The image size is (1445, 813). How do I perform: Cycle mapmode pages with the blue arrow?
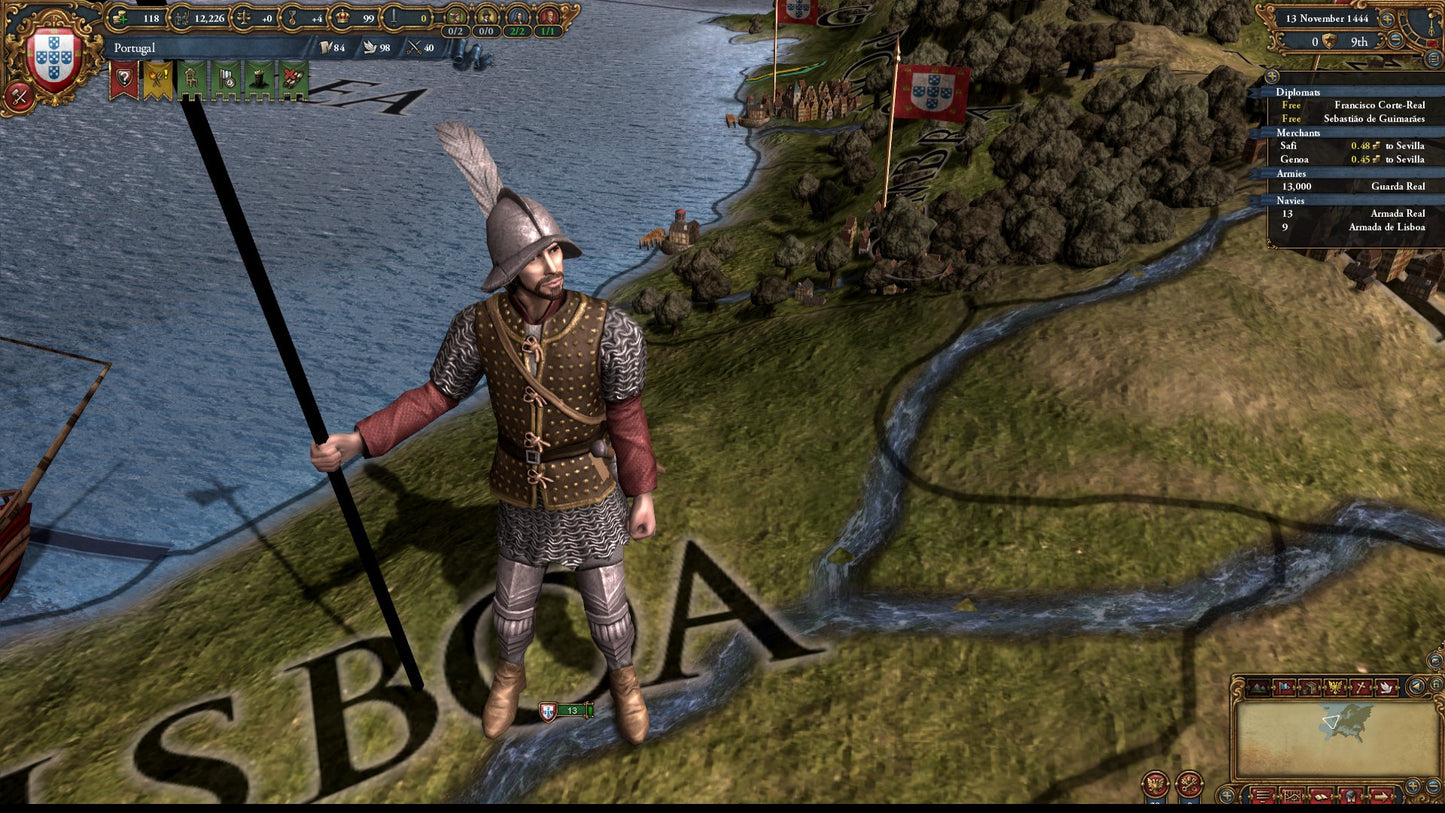pyautogui.click(x=1416, y=687)
